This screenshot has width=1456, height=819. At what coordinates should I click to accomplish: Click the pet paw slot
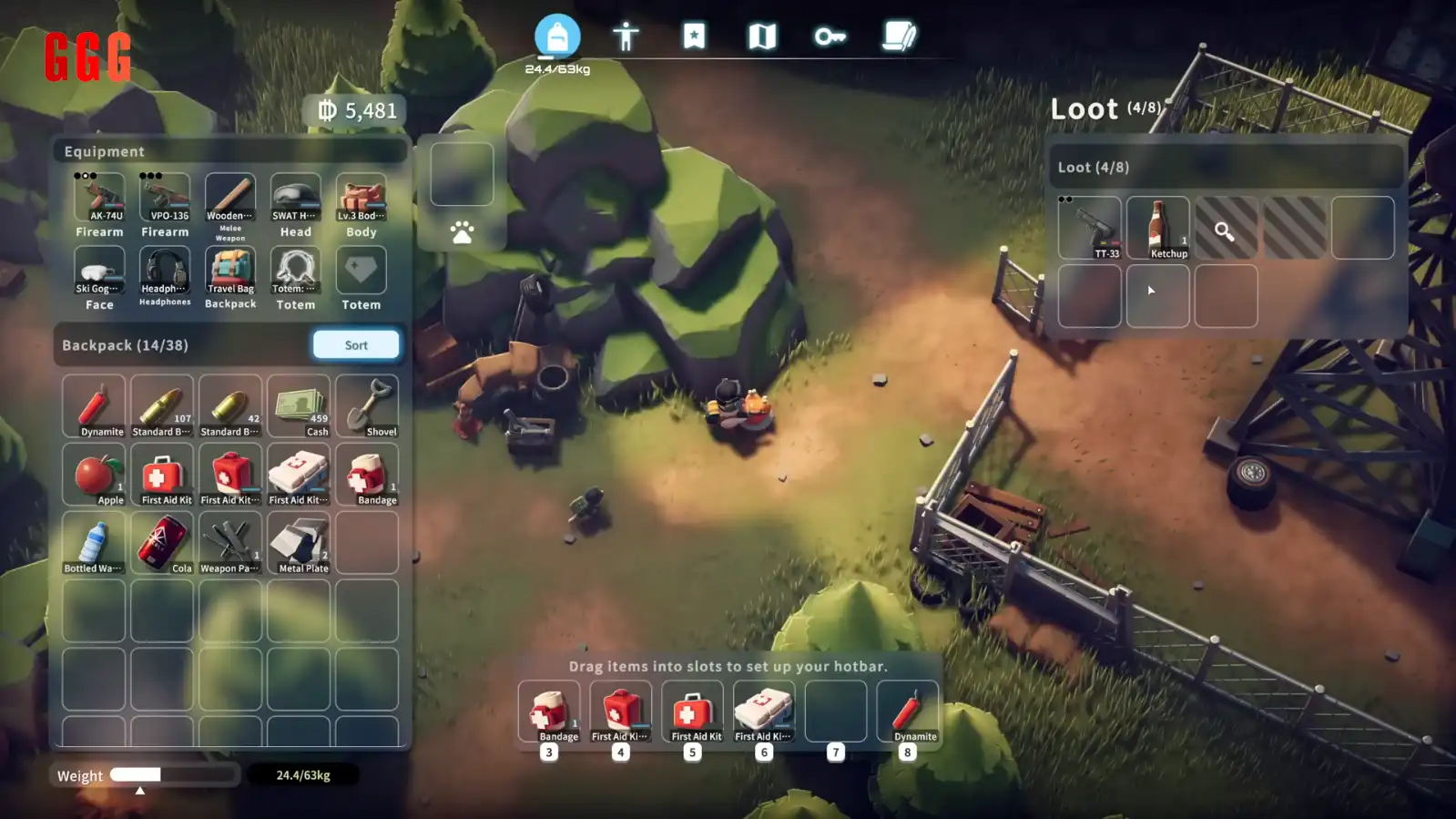[462, 233]
